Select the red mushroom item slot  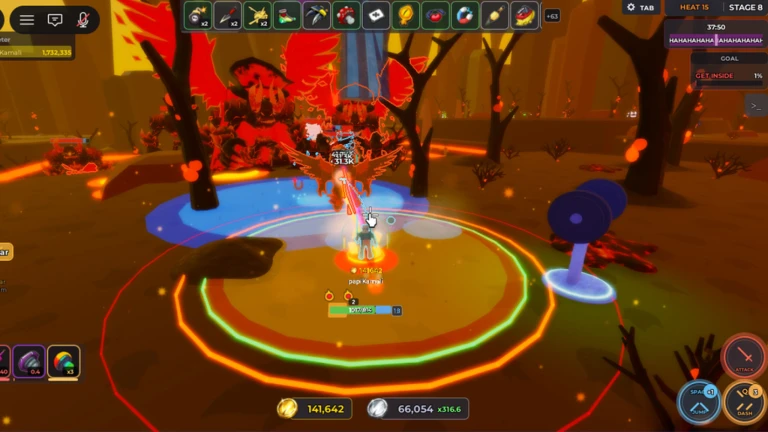pyautogui.click(x=346, y=15)
